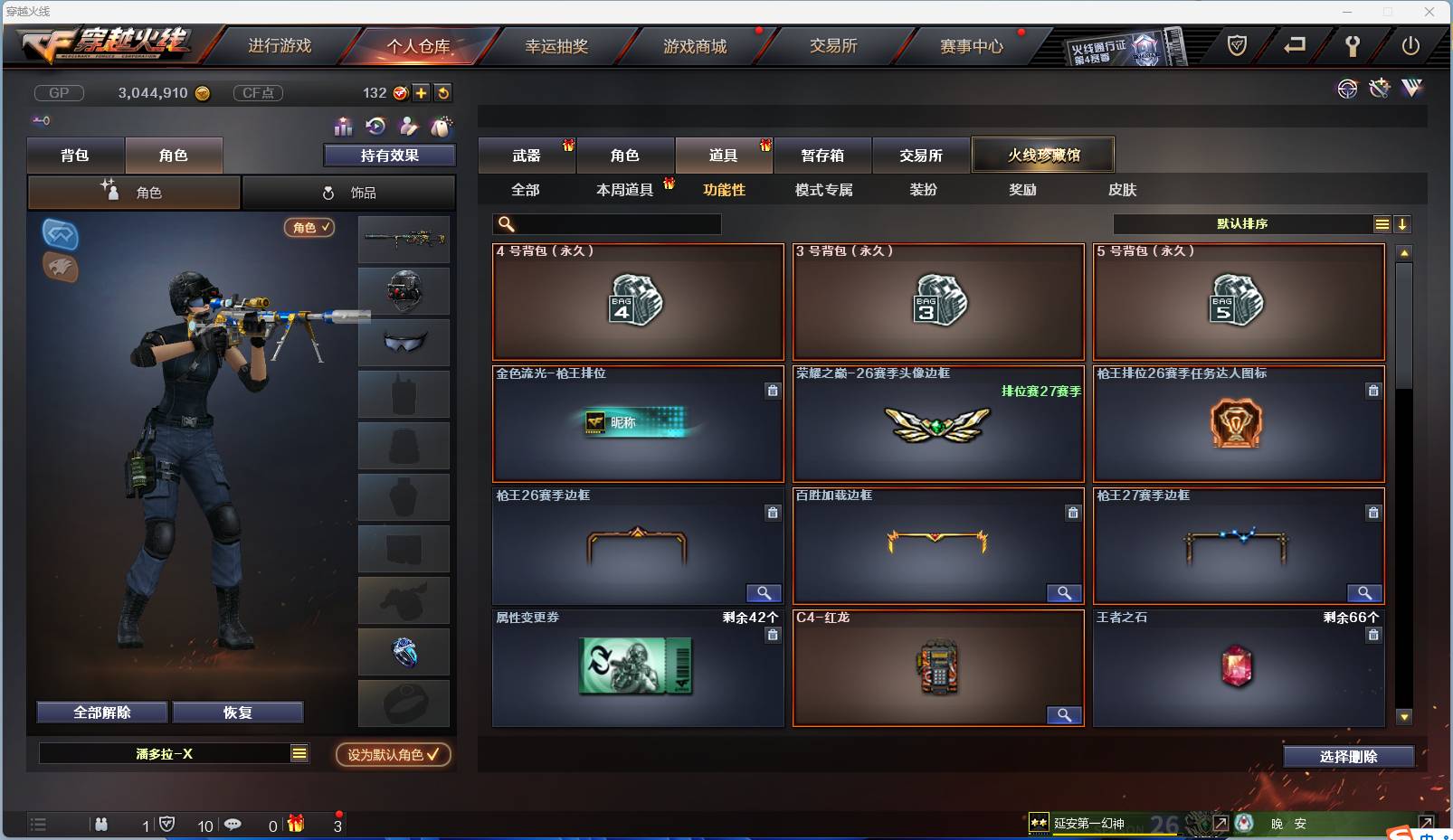Enable 设为默认角色 checkbox
Screen dimensions: 1453x840
coord(392,756)
